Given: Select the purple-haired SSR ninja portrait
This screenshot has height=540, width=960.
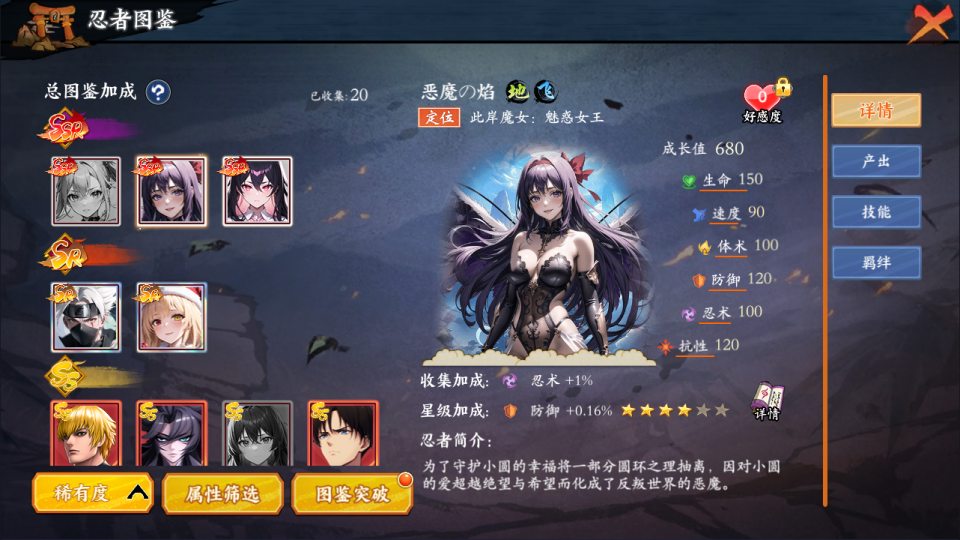Looking at the screenshot, I should click(171, 191).
